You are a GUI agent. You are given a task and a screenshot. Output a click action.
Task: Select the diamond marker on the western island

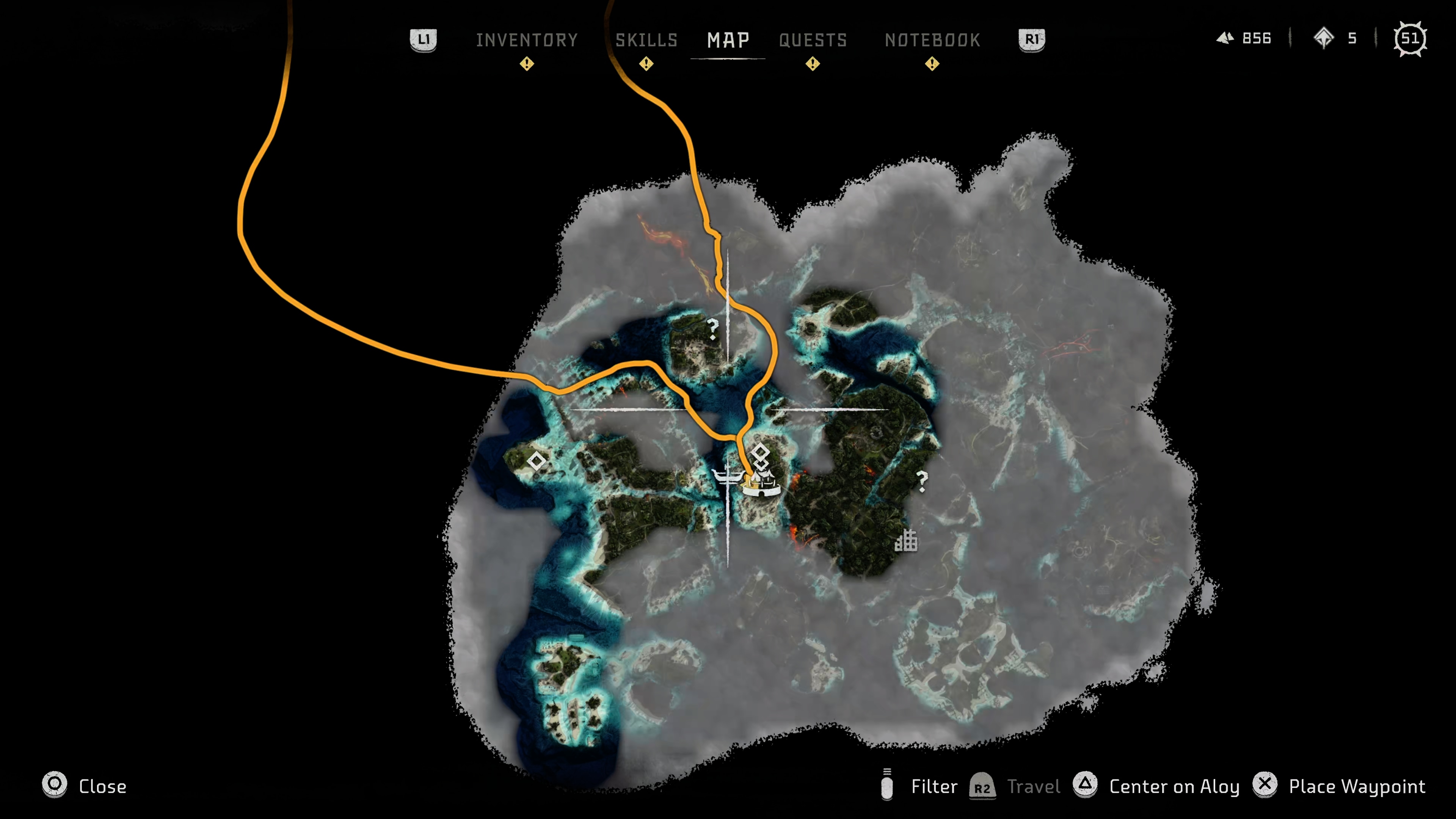click(x=537, y=462)
